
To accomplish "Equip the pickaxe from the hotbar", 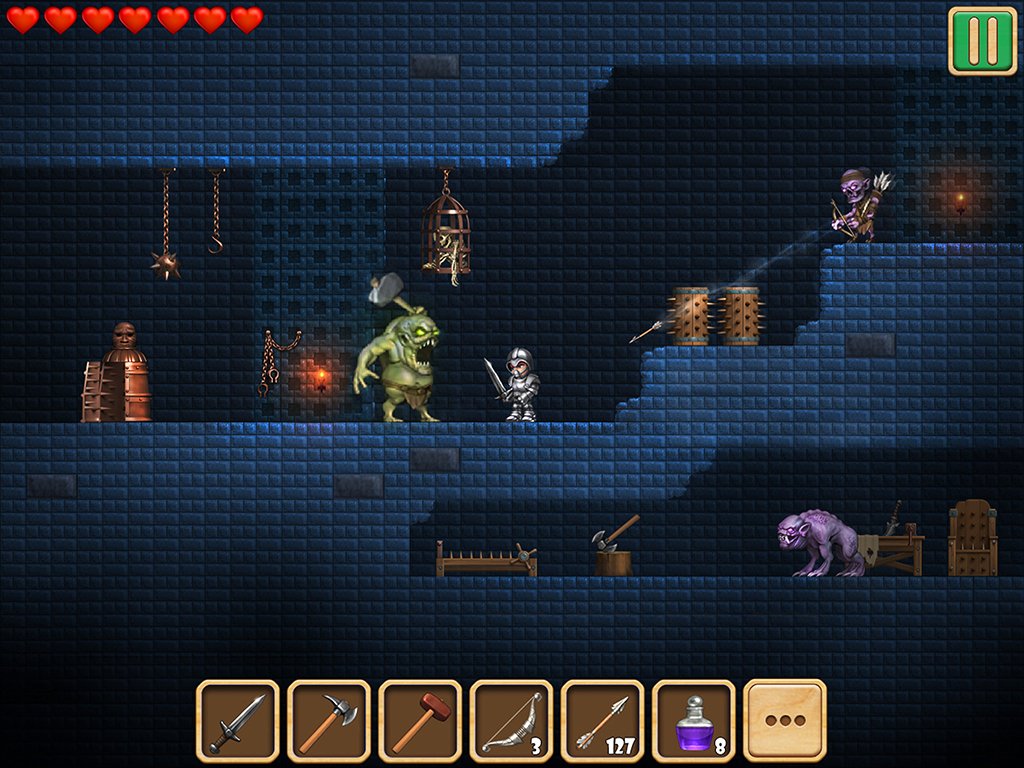I will [x=328, y=720].
